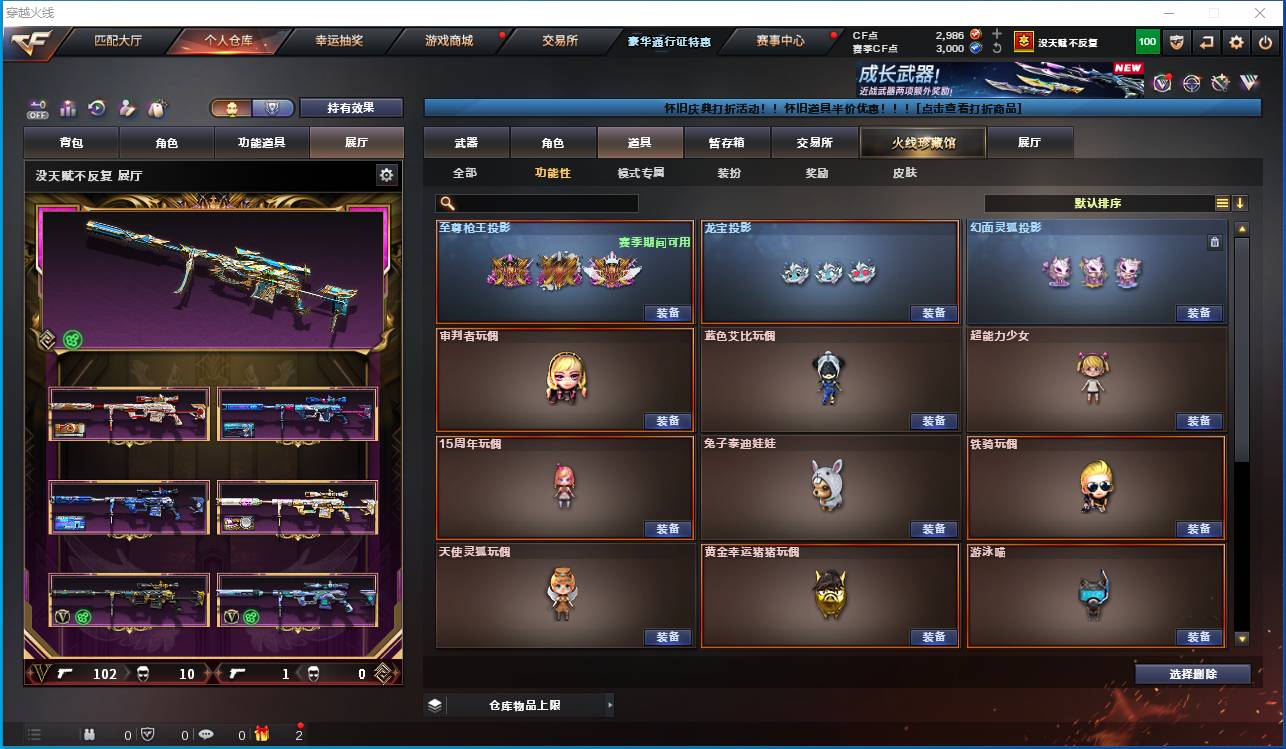Expand the list view icon beside 默认排序
The width and height of the screenshot is (1286, 749).
pyautogui.click(x=1222, y=202)
